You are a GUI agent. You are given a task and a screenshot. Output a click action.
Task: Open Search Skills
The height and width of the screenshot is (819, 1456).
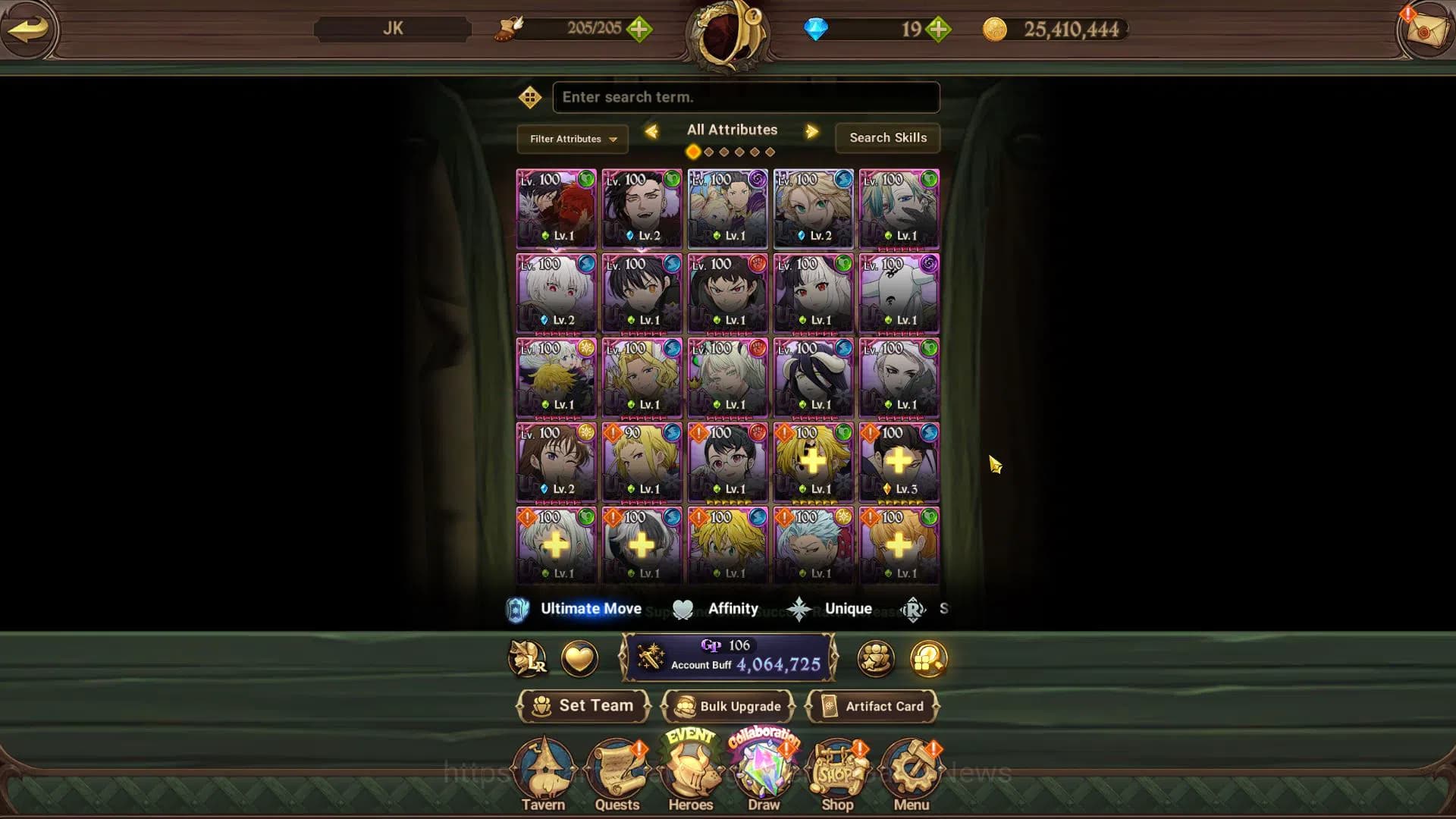coord(887,138)
